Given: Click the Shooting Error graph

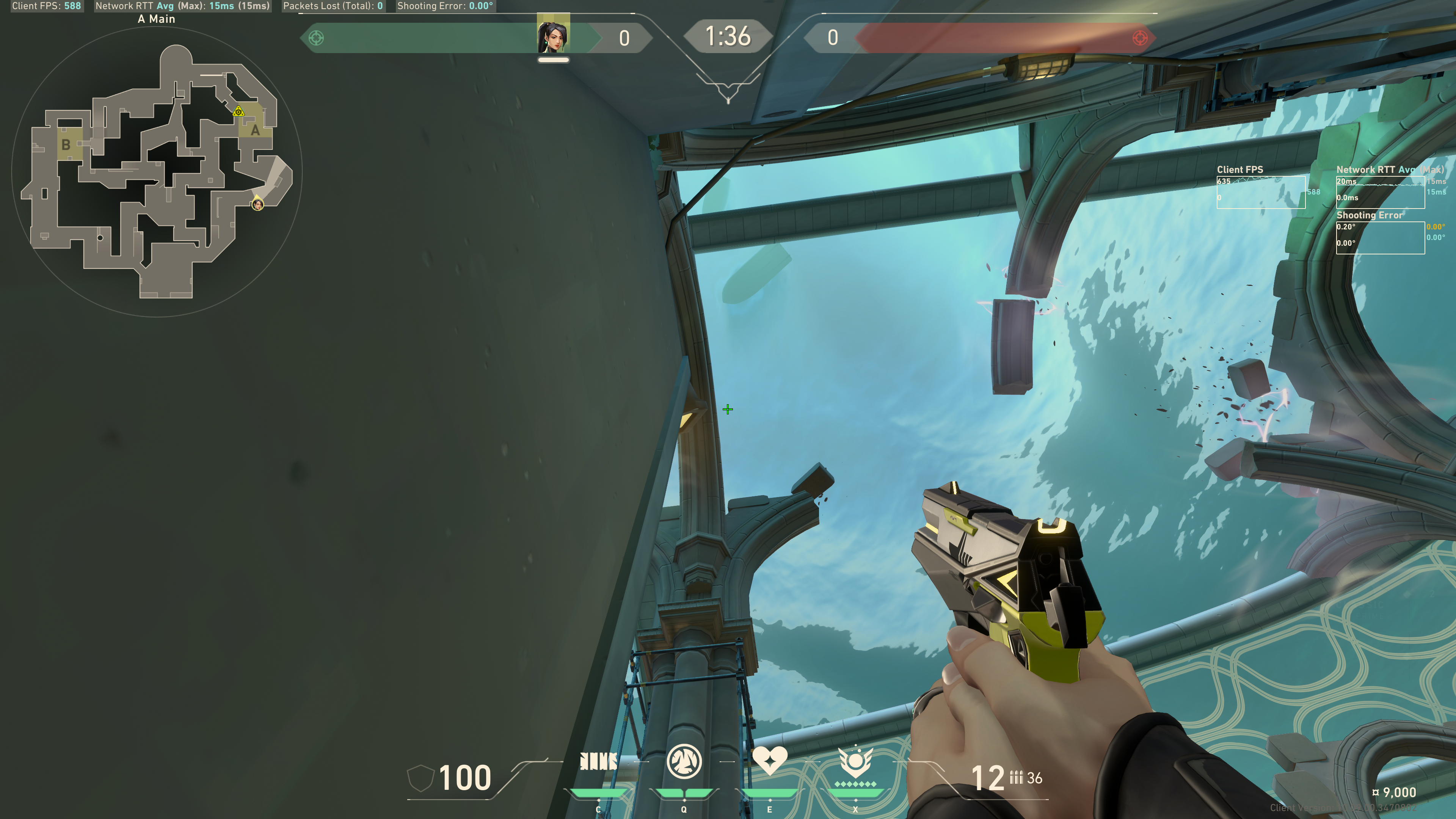Looking at the screenshot, I should click(1380, 237).
